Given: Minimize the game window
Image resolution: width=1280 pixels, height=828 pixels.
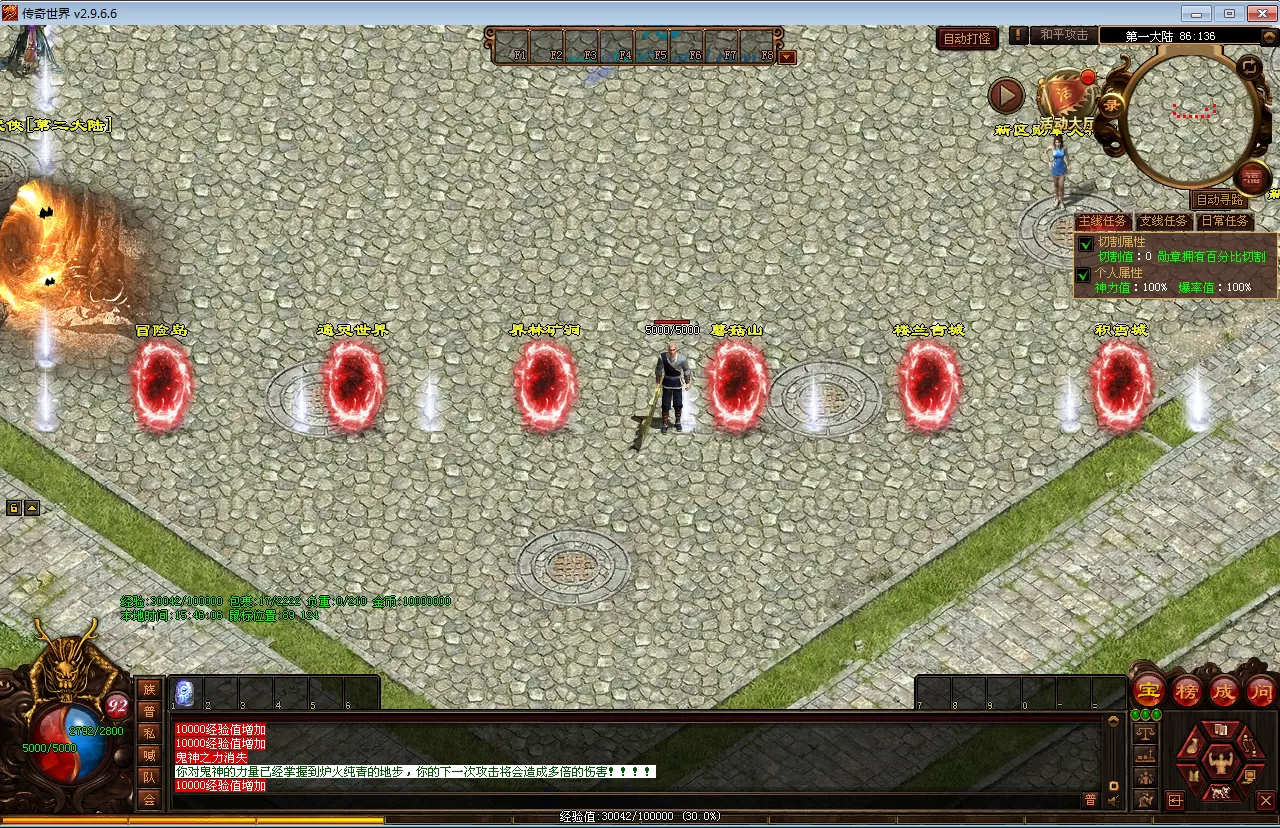Looking at the screenshot, I should pos(1195,13).
